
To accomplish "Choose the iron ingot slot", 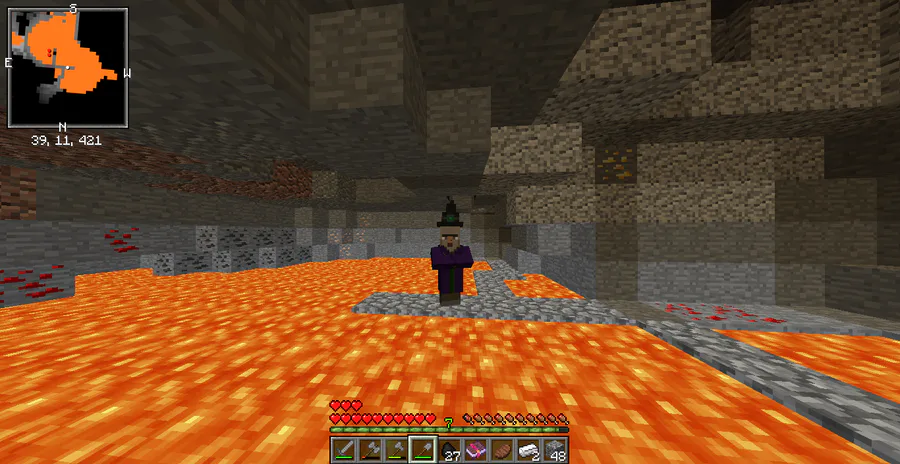I will coord(529,450).
